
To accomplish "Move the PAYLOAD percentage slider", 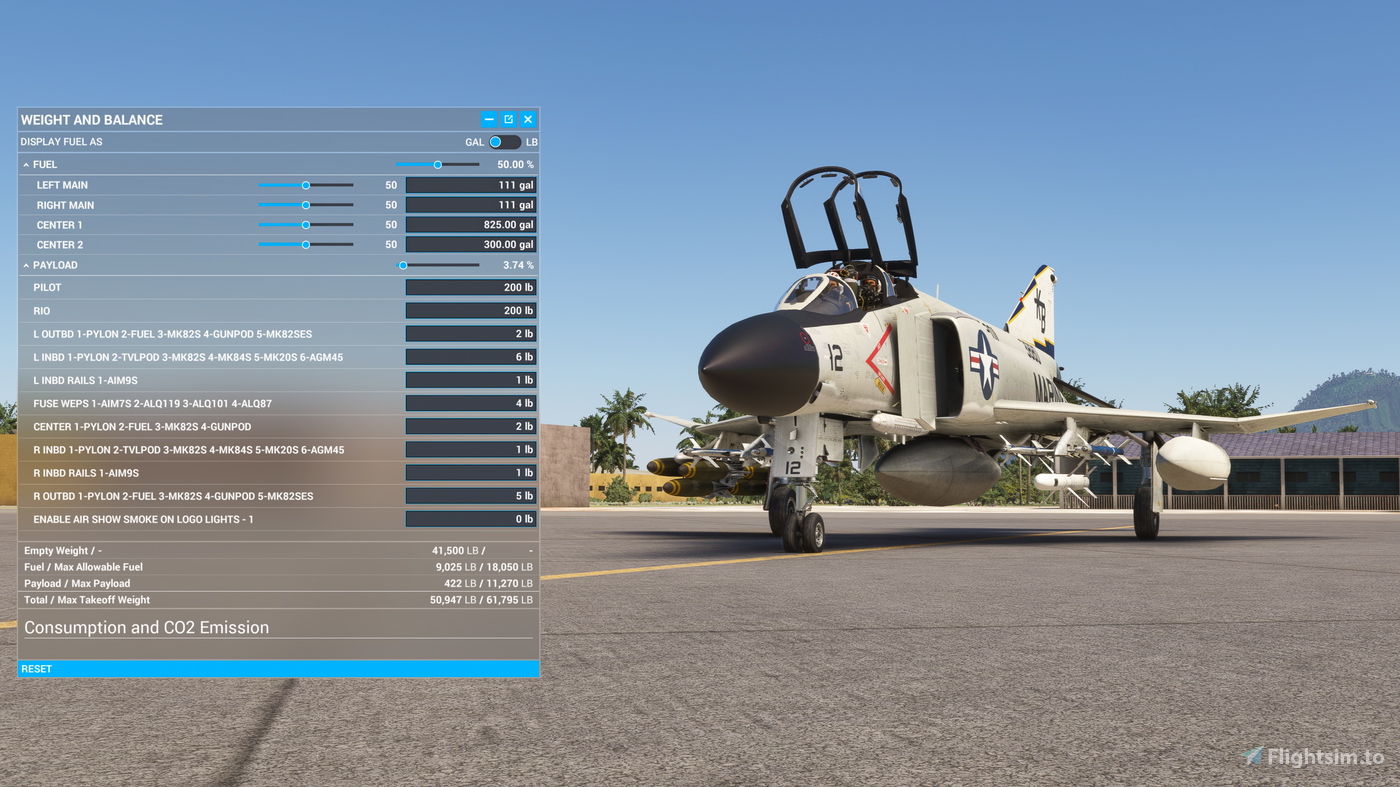I will (403, 264).
